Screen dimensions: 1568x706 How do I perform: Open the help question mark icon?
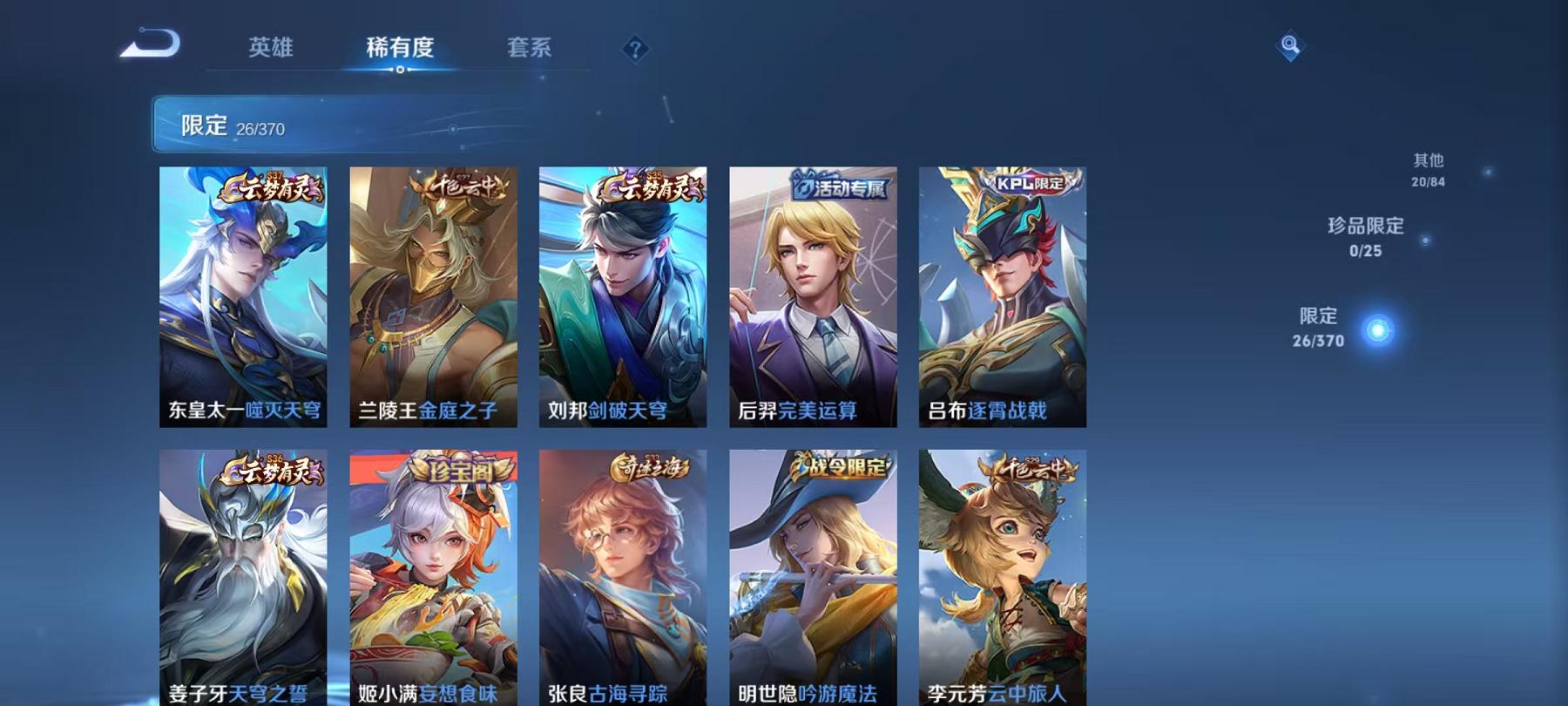[x=634, y=49]
